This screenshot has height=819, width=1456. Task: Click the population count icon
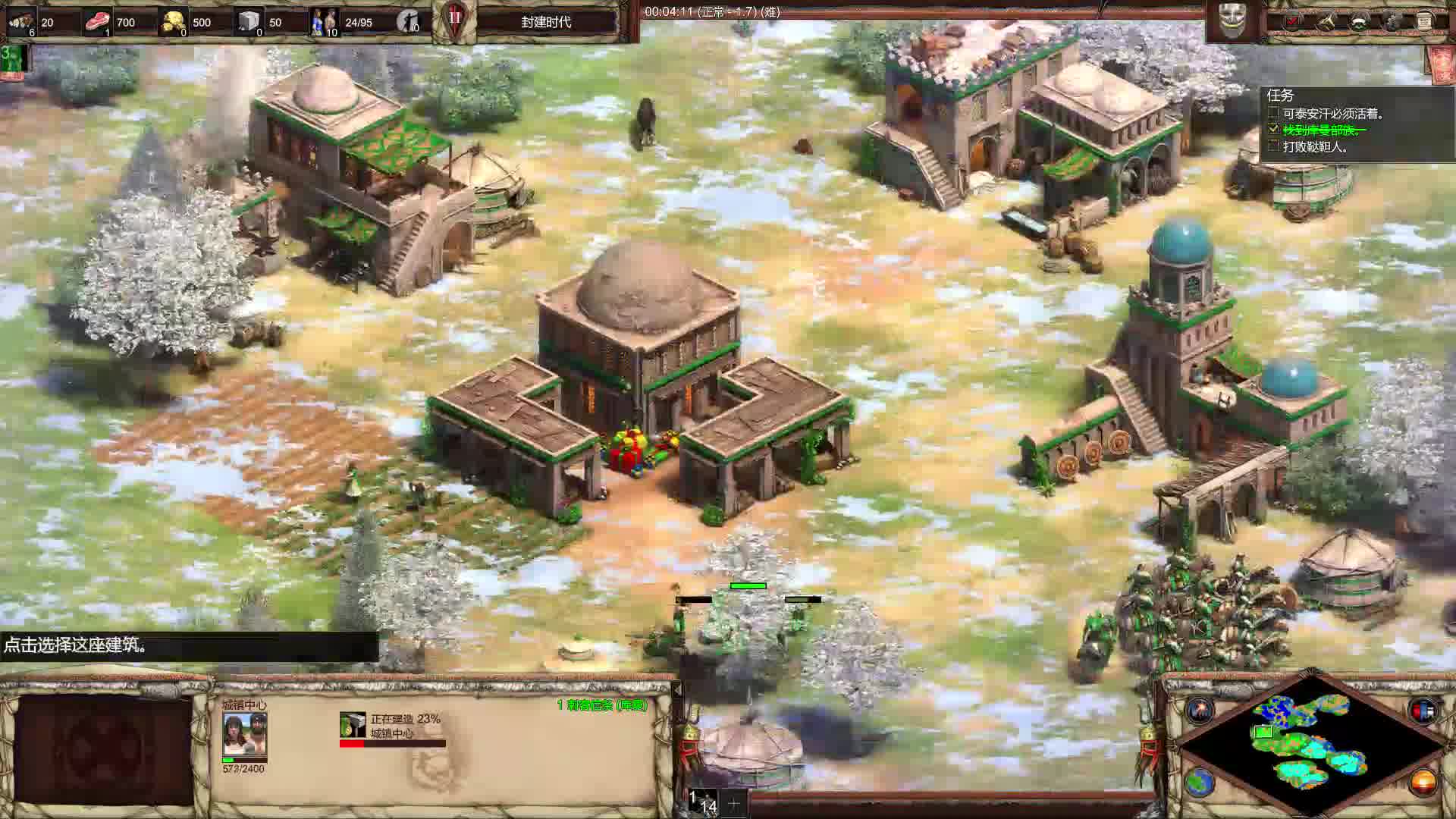[x=325, y=22]
